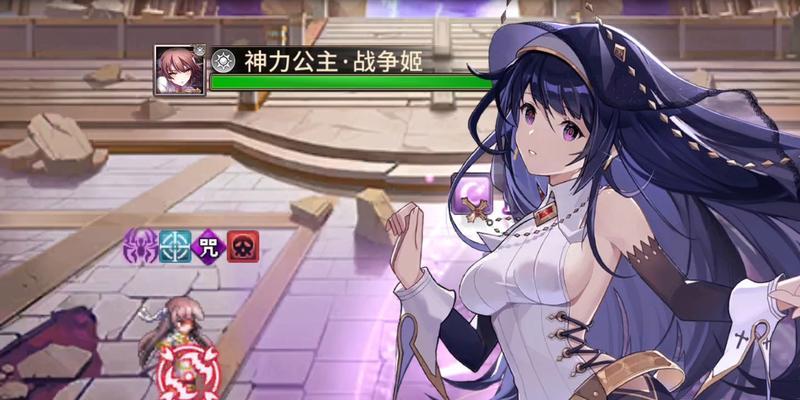The image size is (800, 400).
Task: Inspect the blue crosshair target status icon
Action: tap(174, 244)
